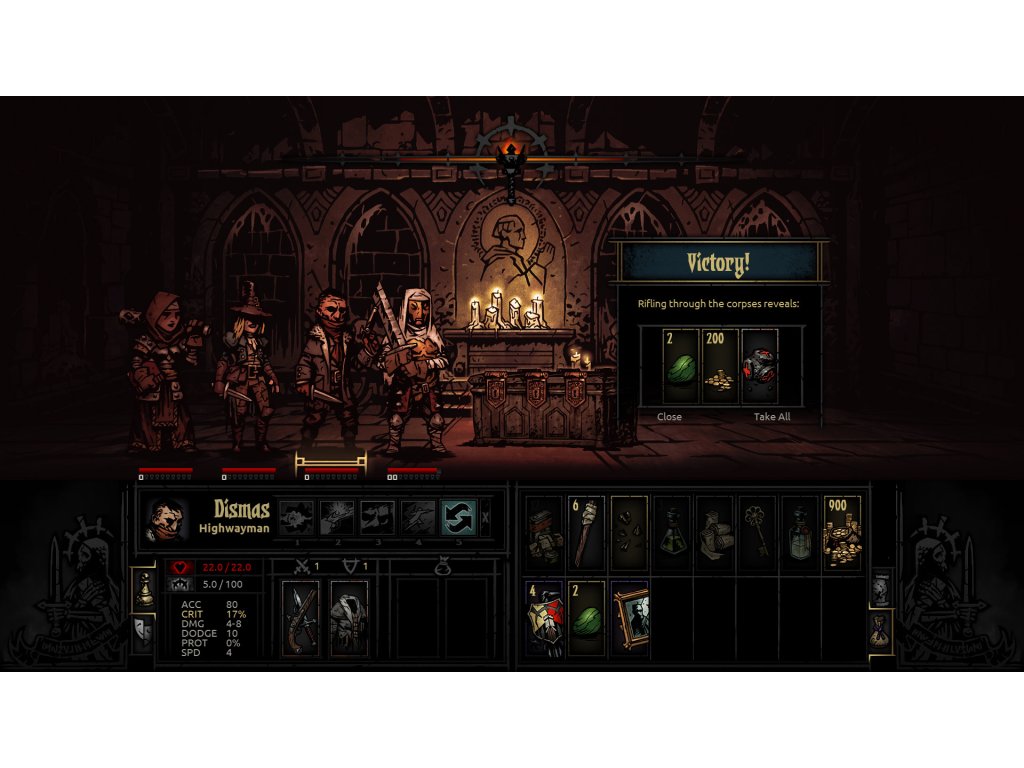Select the torch stack in inventory
Viewport: 1024px width, 768px height.
(586, 533)
